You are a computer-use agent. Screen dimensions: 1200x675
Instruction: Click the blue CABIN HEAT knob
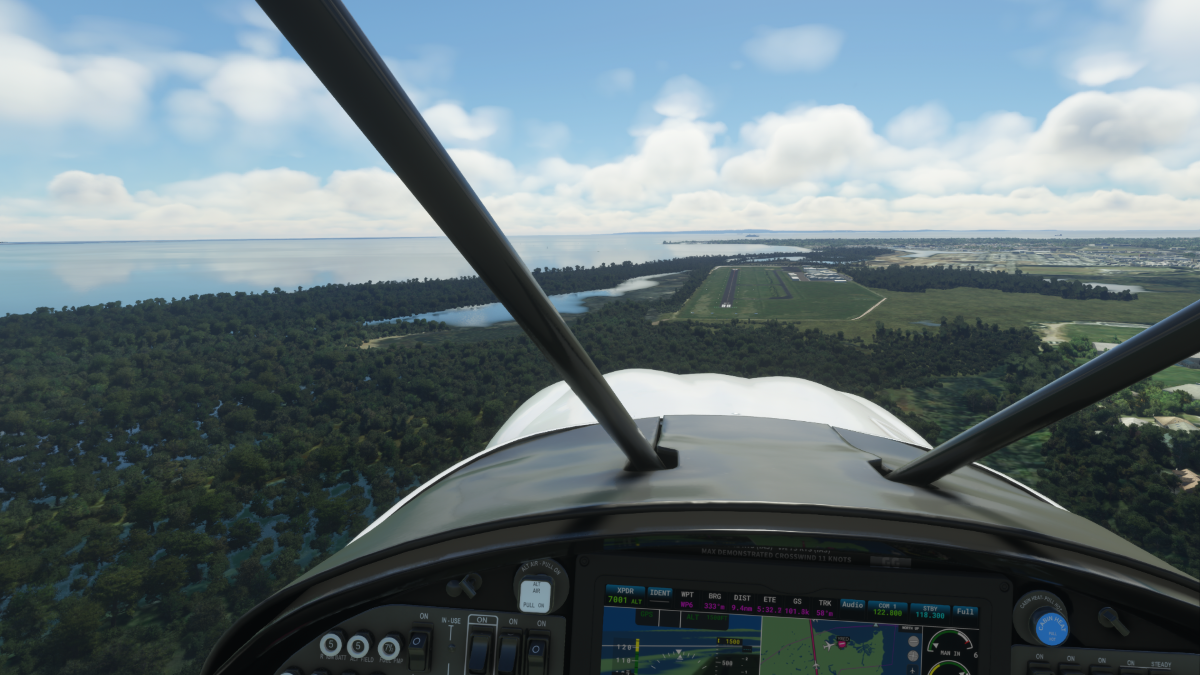click(1050, 627)
